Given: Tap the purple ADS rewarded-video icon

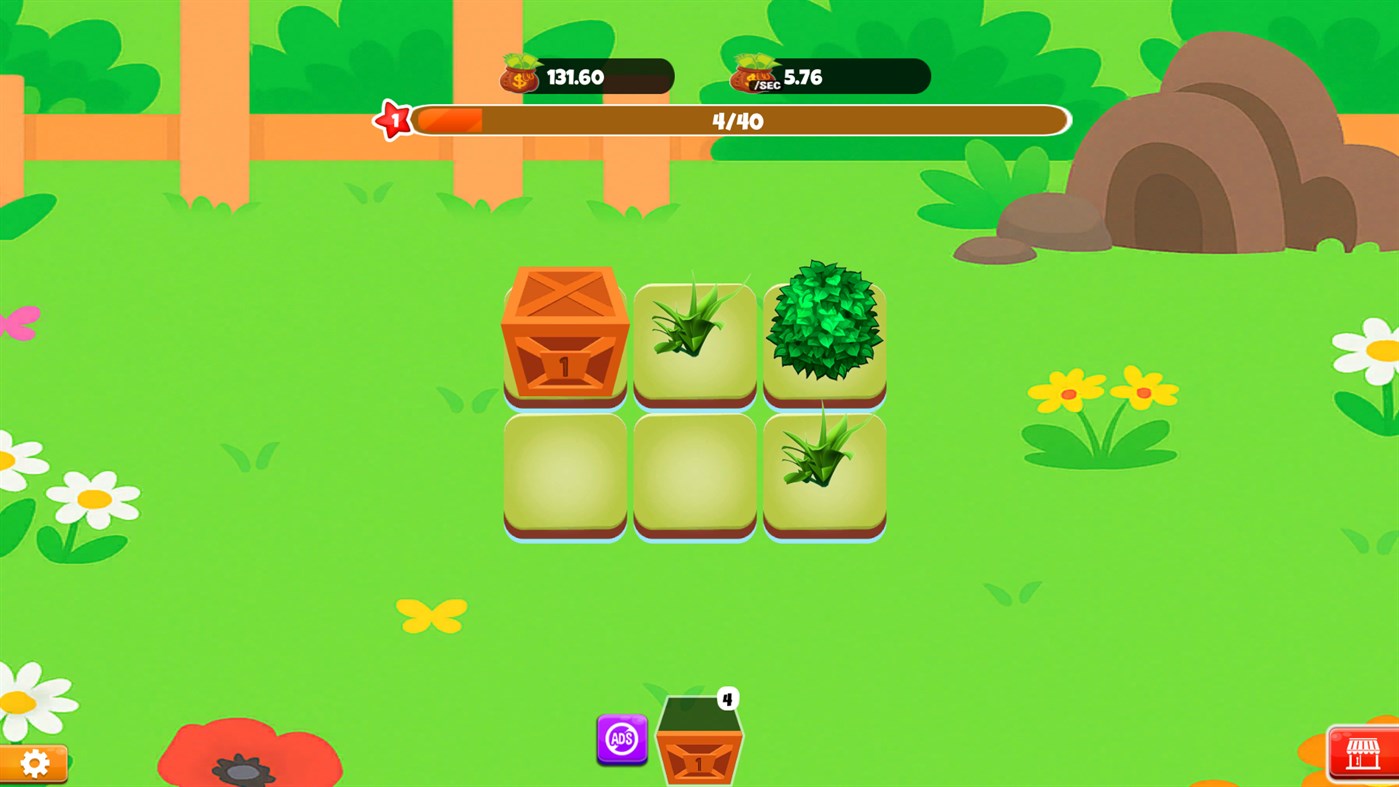Looking at the screenshot, I should (620, 741).
